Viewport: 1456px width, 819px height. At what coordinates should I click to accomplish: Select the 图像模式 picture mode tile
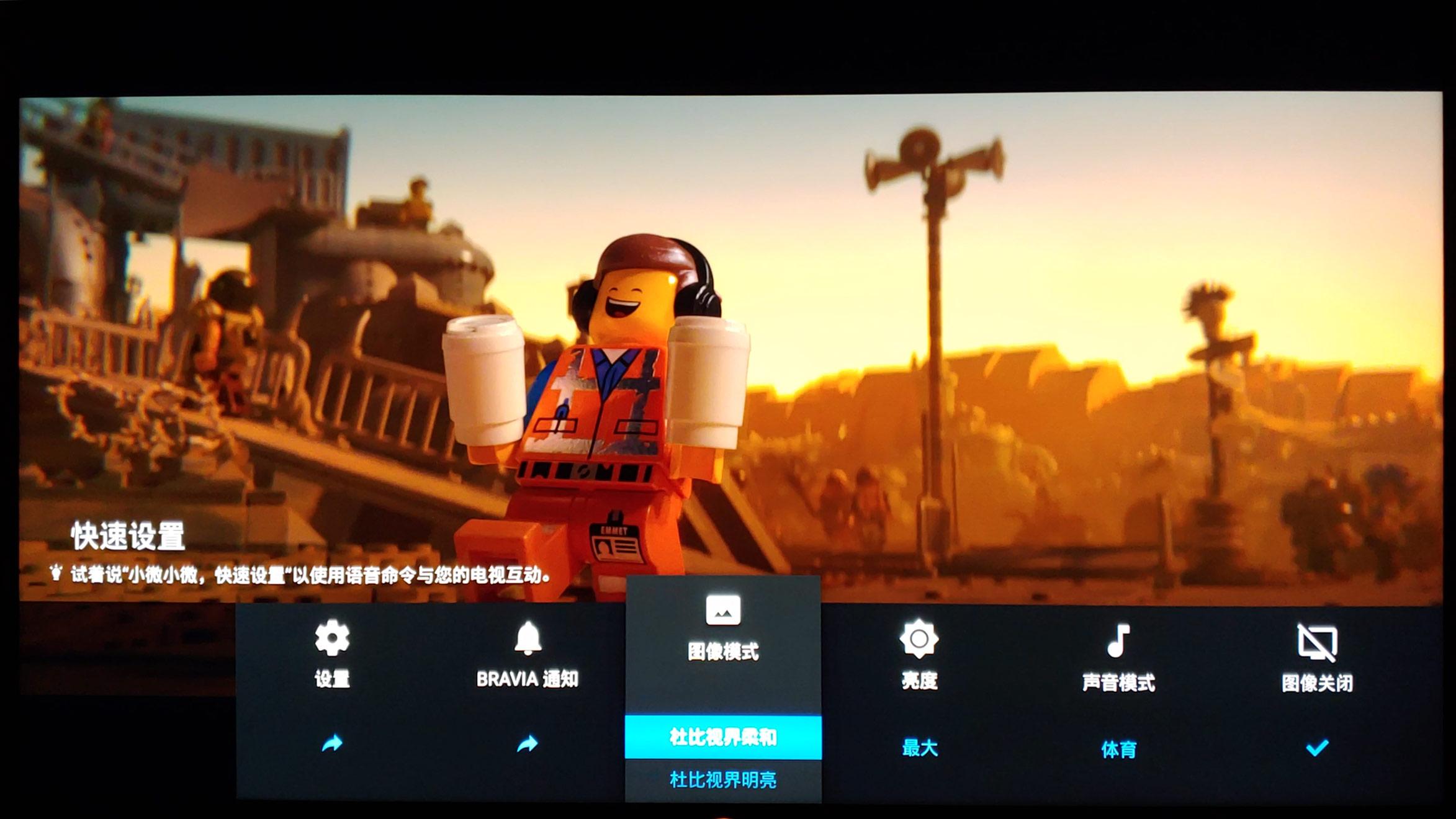point(723,627)
